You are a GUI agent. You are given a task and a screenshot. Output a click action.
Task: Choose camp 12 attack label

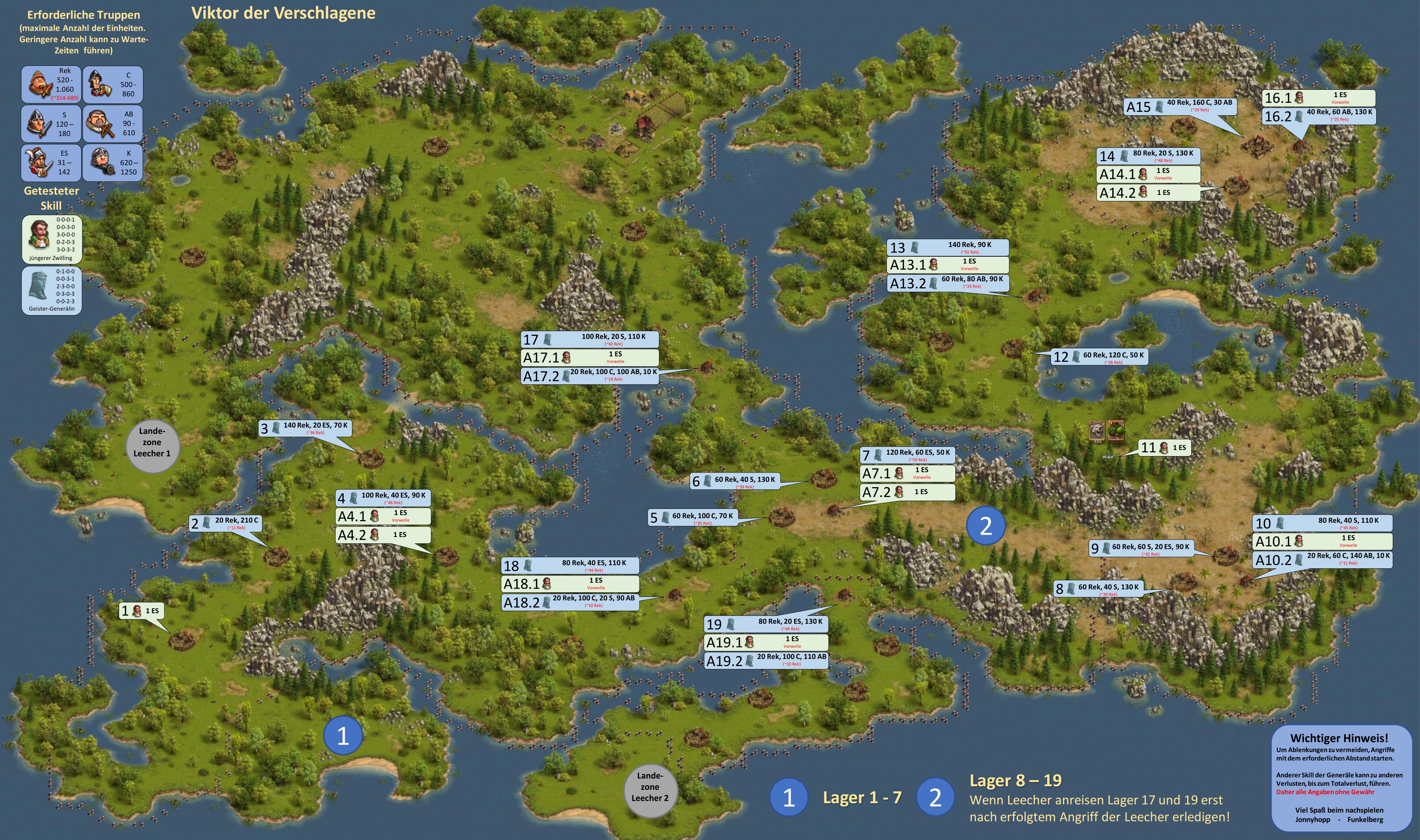(x=1100, y=357)
